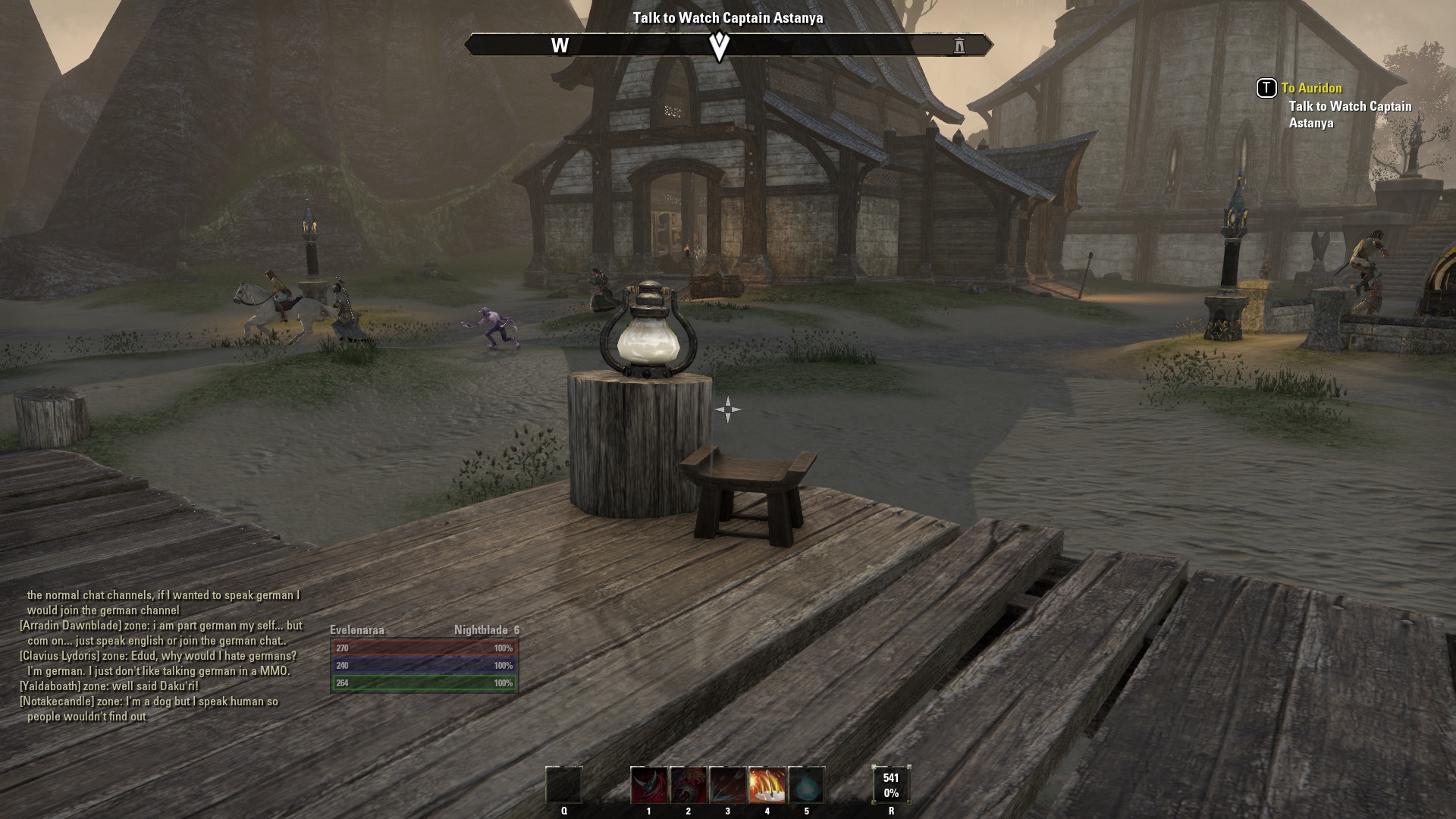This screenshot has width=1456, height=819.
Task: Select the To Auridon quest tracker
Action: pos(1311,88)
